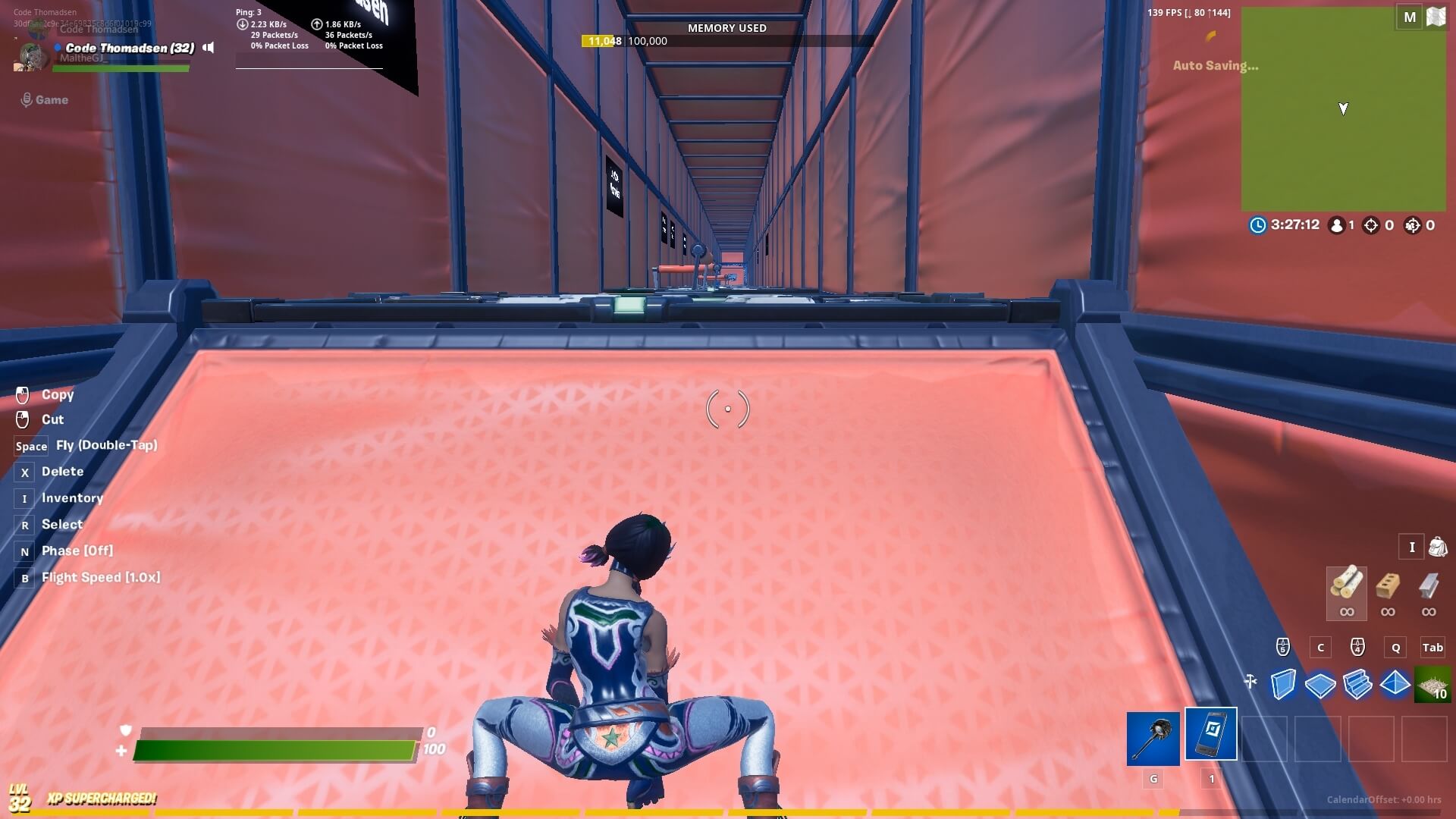Viewport: 1456px width, 819px height.
Task: Select the brick material icon
Action: pos(1388,594)
